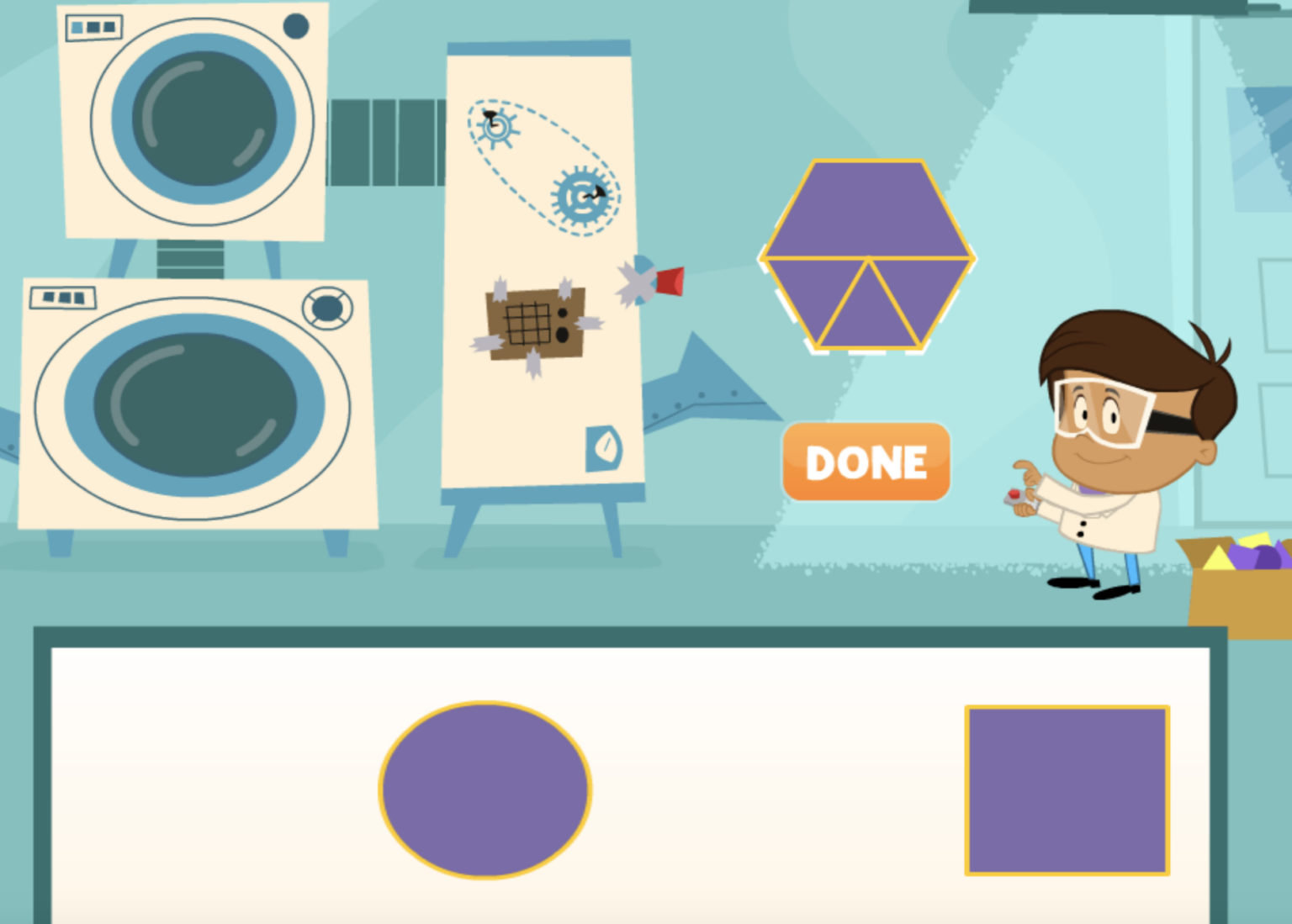Click the cardboard grid patch on the machine
The height and width of the screenshot is (924, 1292).
[532, 324]
